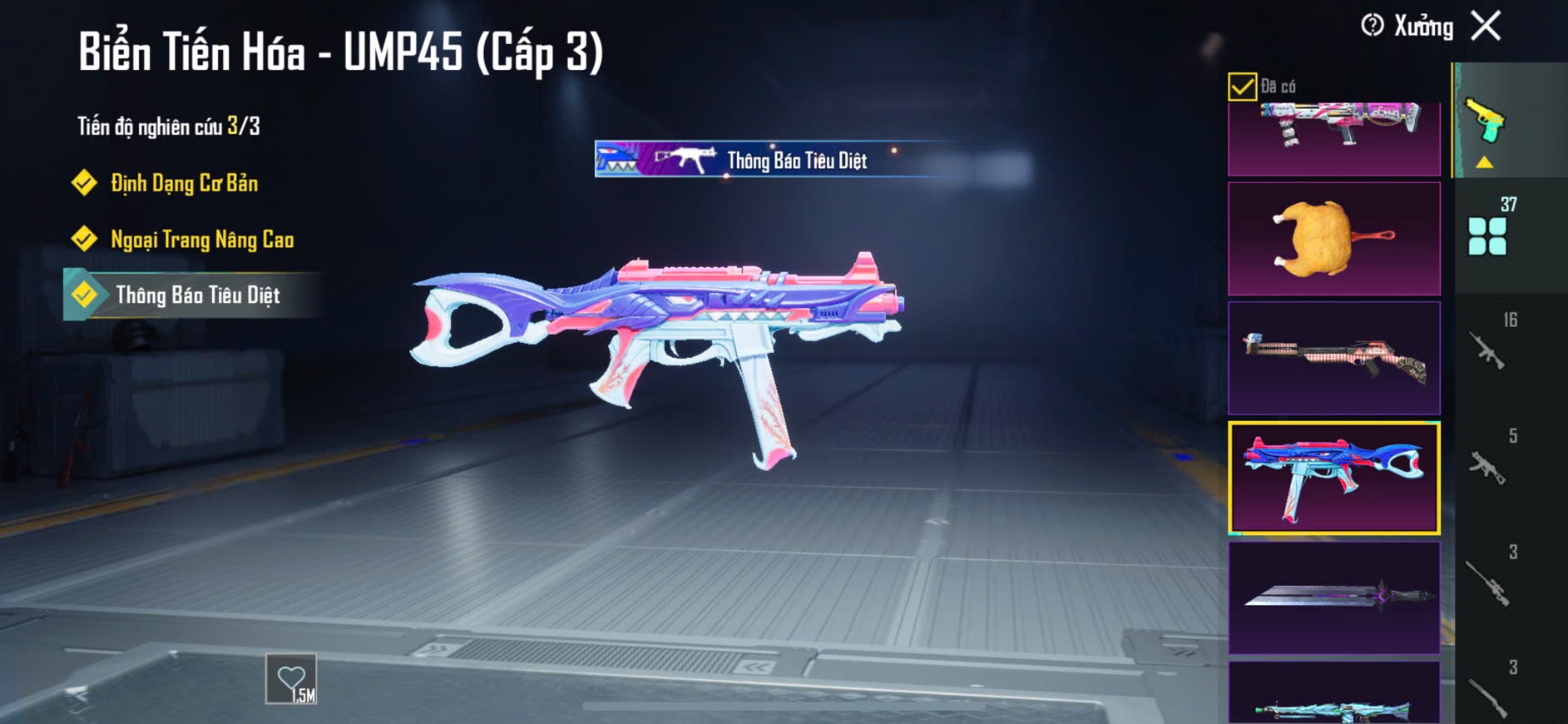The height and width of the screenshot is (724, 1568).
Task: Close the weapon workshop screen
Action: point(1486,26)
